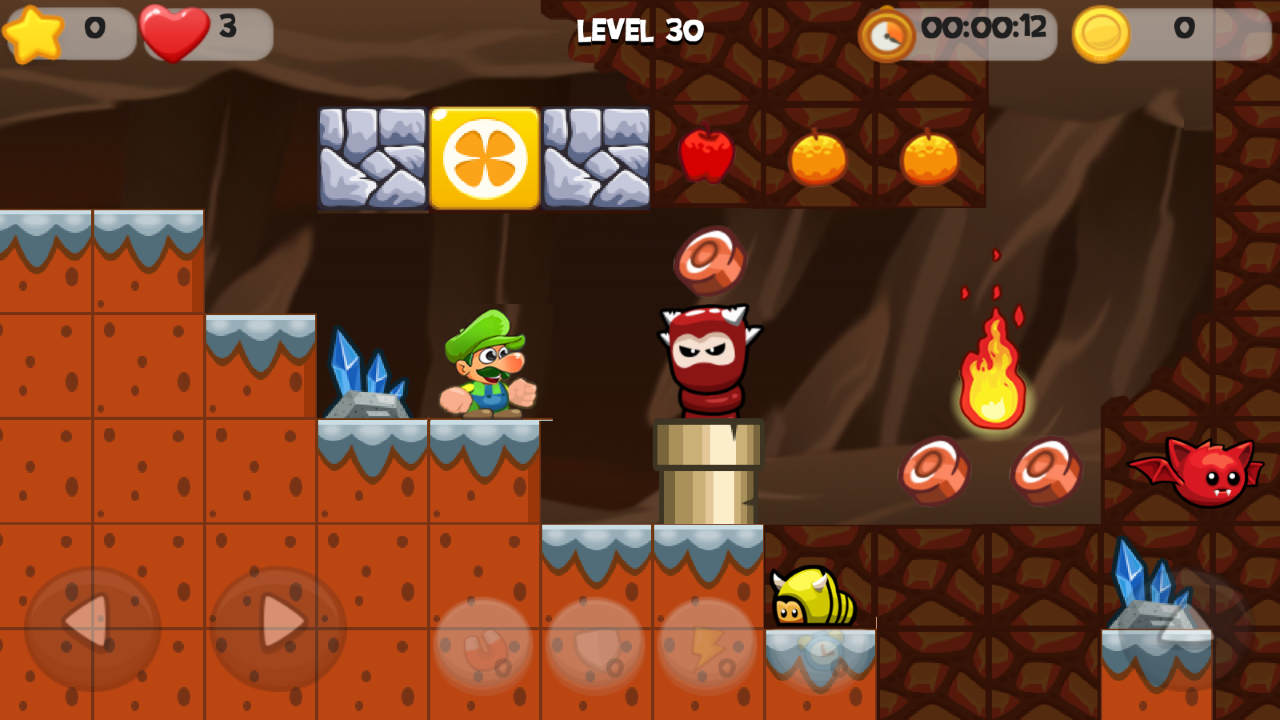The width and height of the screenshot is (1280, 720).
Task: Hit the orange clover question block
Action: [x=485, y=157]
